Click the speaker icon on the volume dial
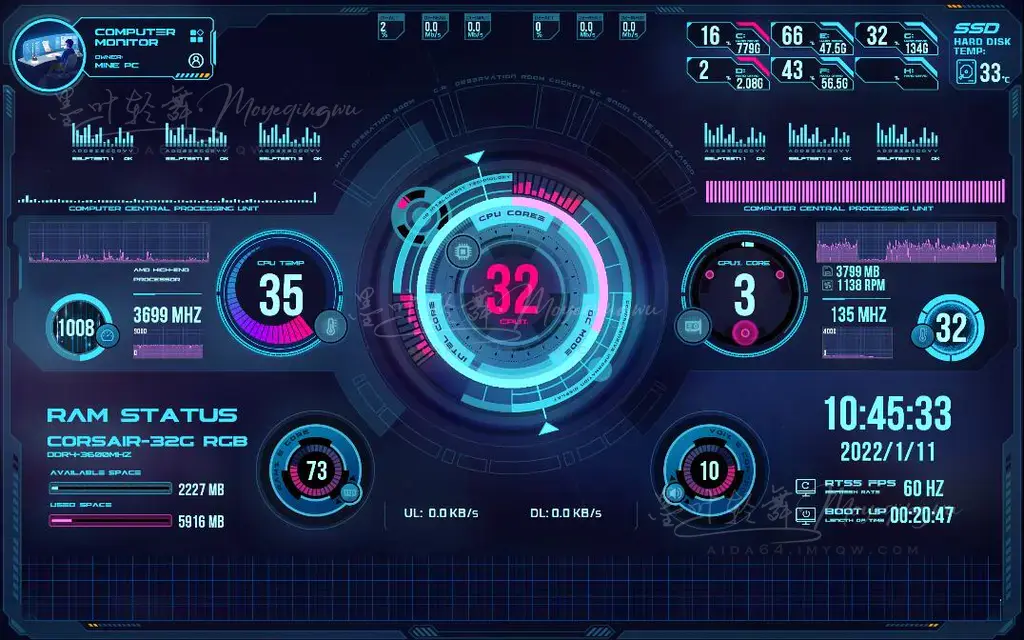The height and width of the screenshot is (640, 1024). (x=674, y=492)
